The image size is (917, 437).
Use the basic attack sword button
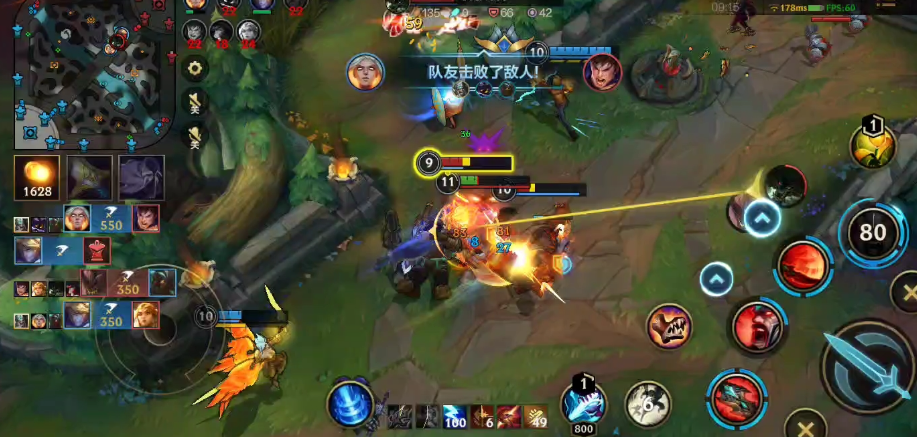coord(866,369)
